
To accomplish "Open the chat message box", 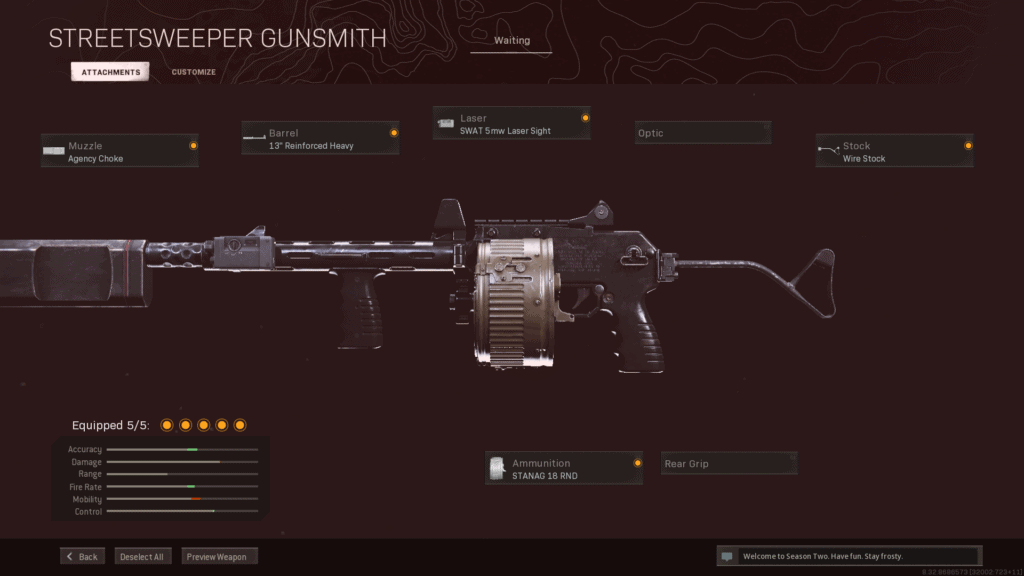I will click(849, 556).
